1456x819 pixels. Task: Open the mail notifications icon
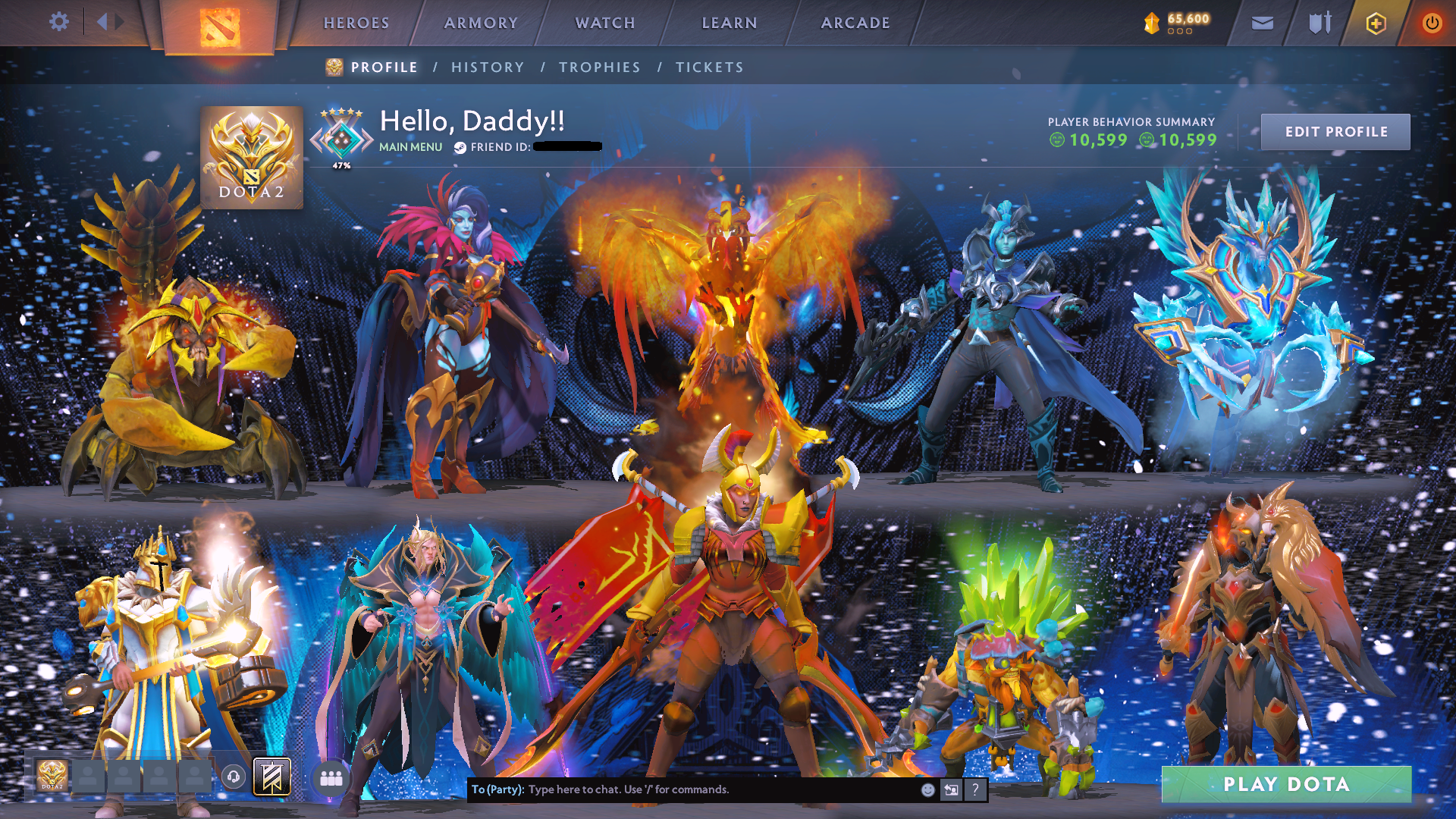(x=1261, y=23)
